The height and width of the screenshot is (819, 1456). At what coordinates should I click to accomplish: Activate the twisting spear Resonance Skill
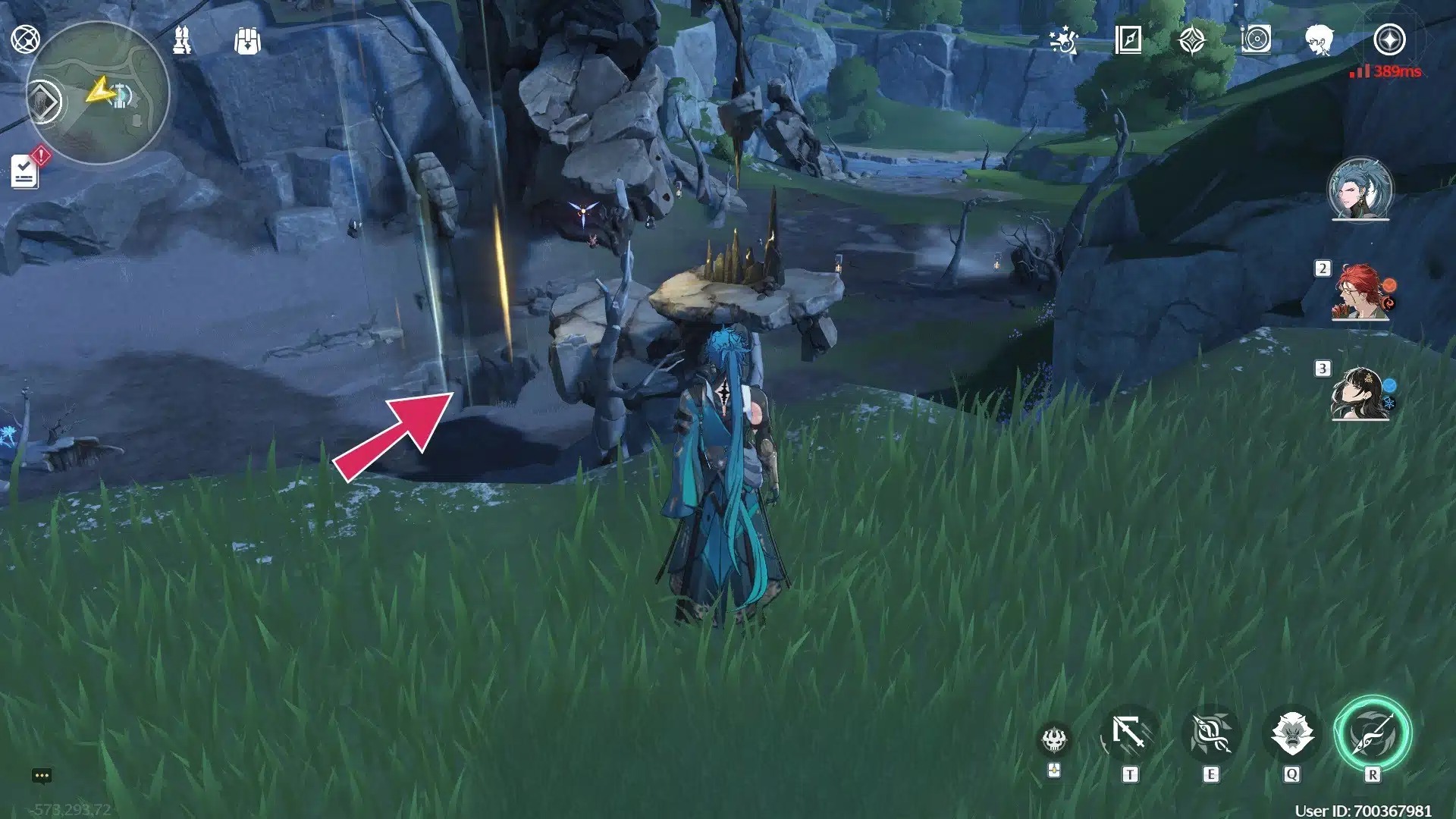pos(1210,734)
